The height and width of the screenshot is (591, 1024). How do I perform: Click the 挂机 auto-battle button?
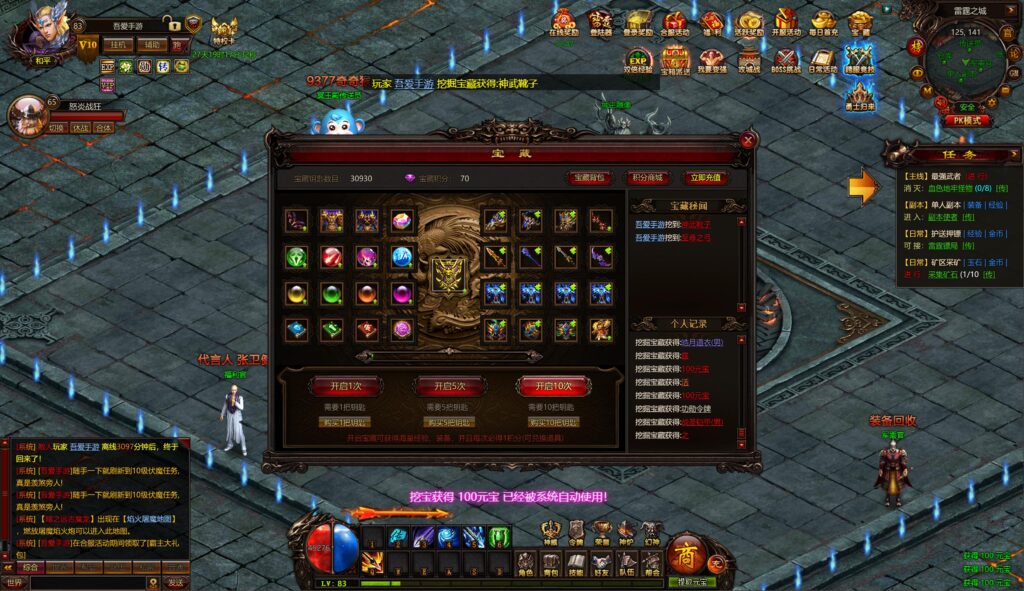coord(119,45)
